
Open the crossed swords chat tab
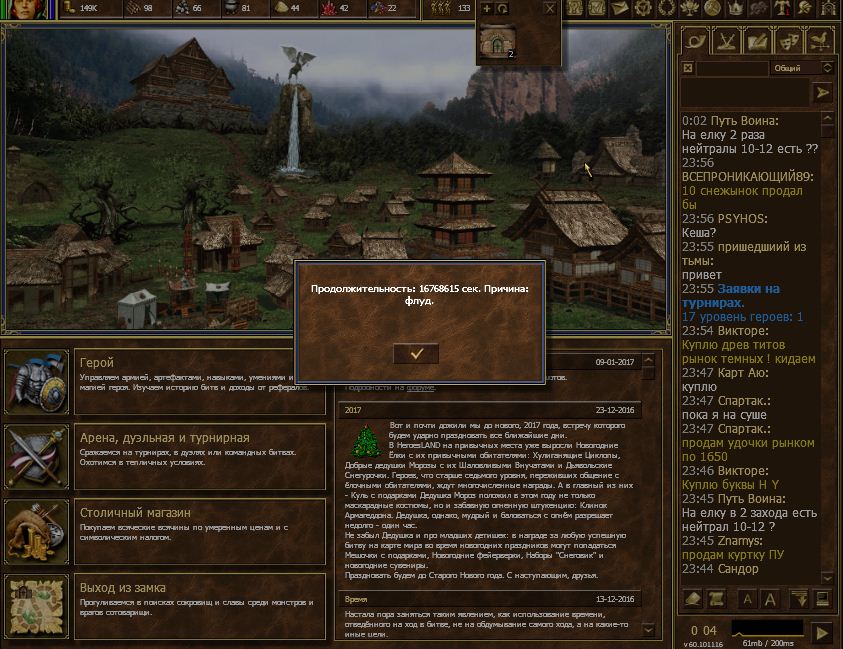tap(727, 42)
